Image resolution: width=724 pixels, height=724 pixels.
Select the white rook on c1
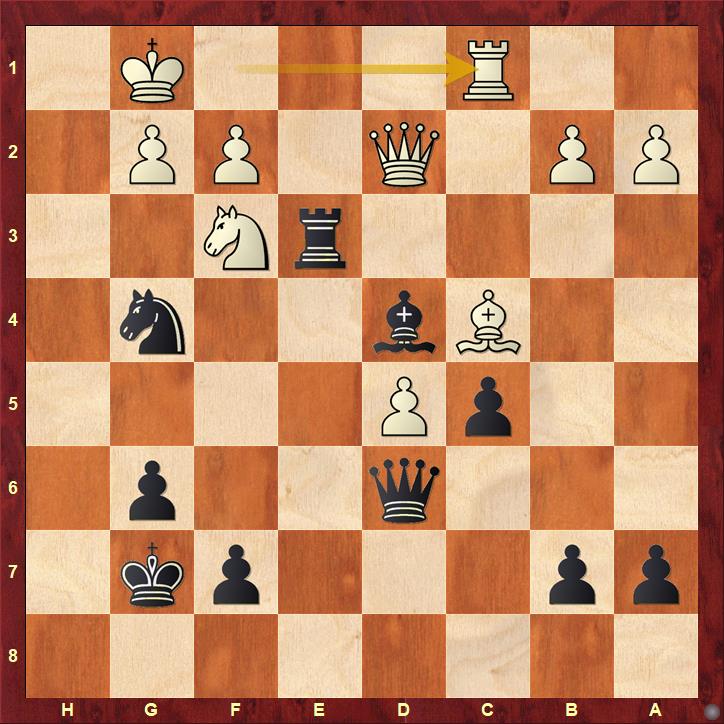coord(489,69)
